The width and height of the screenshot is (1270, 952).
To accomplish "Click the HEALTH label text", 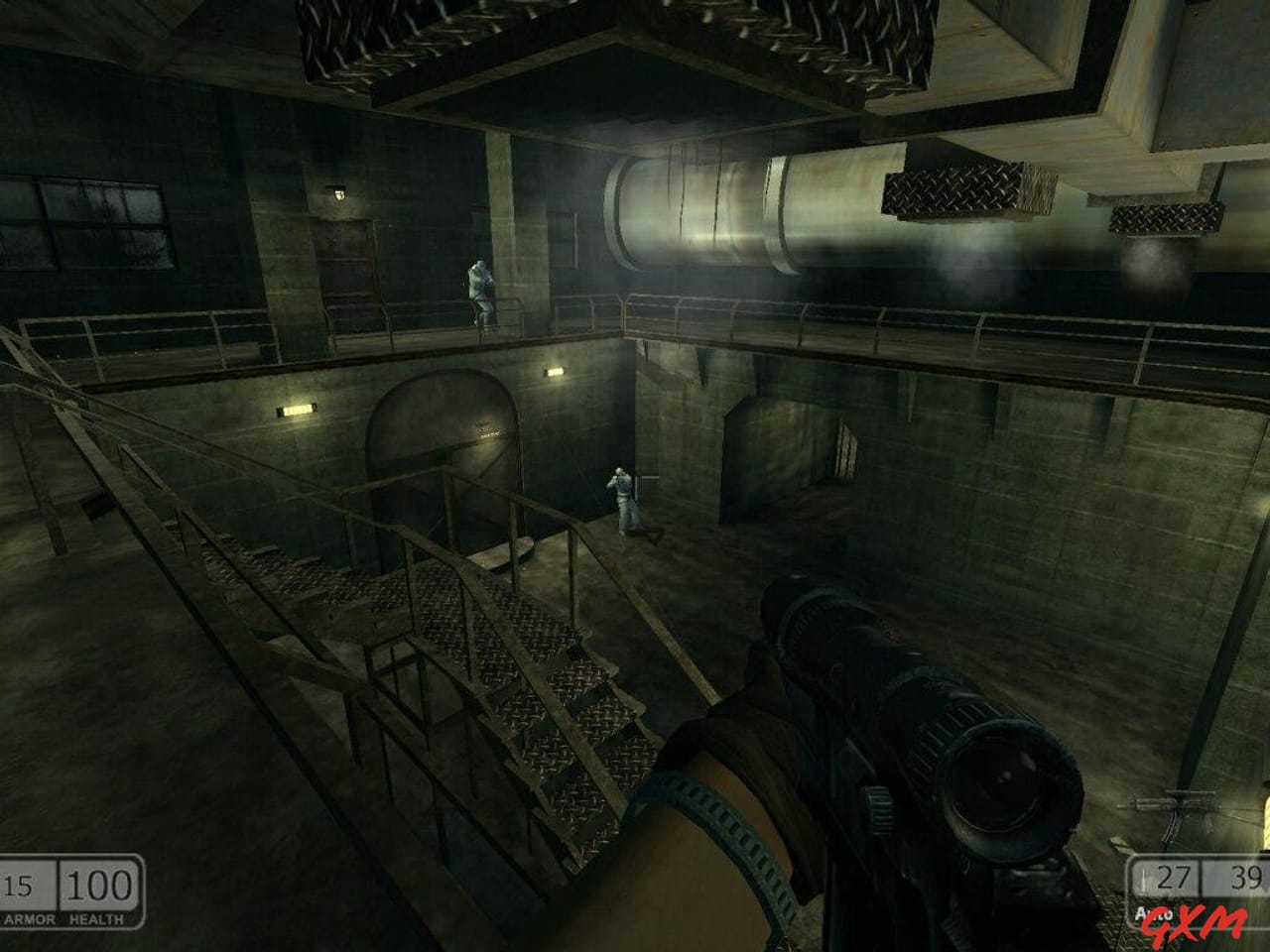I will [x=96, y=918].
